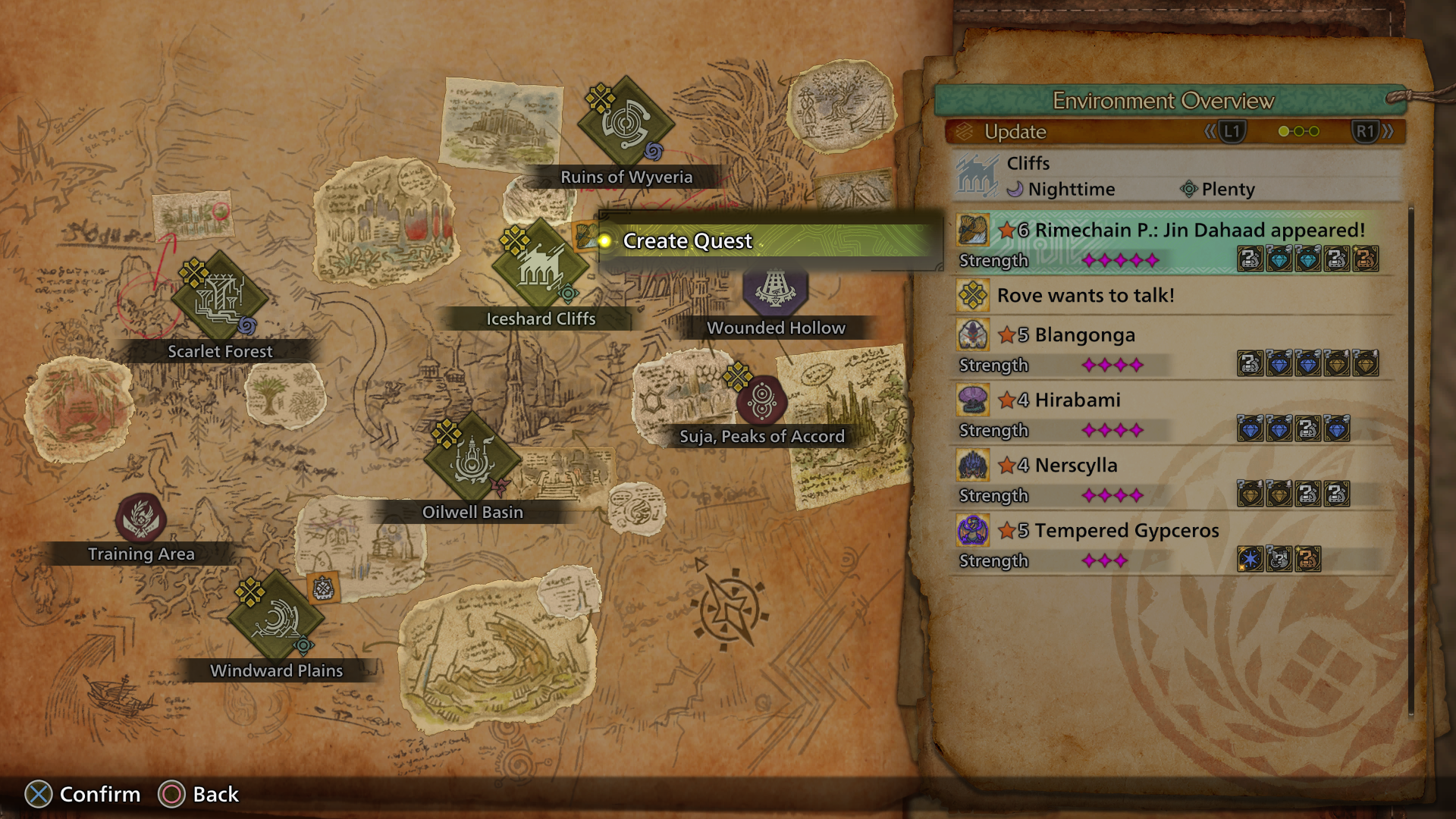
Task: Select the Nerscylla monster icon
Action: click(x=974, y=465)
